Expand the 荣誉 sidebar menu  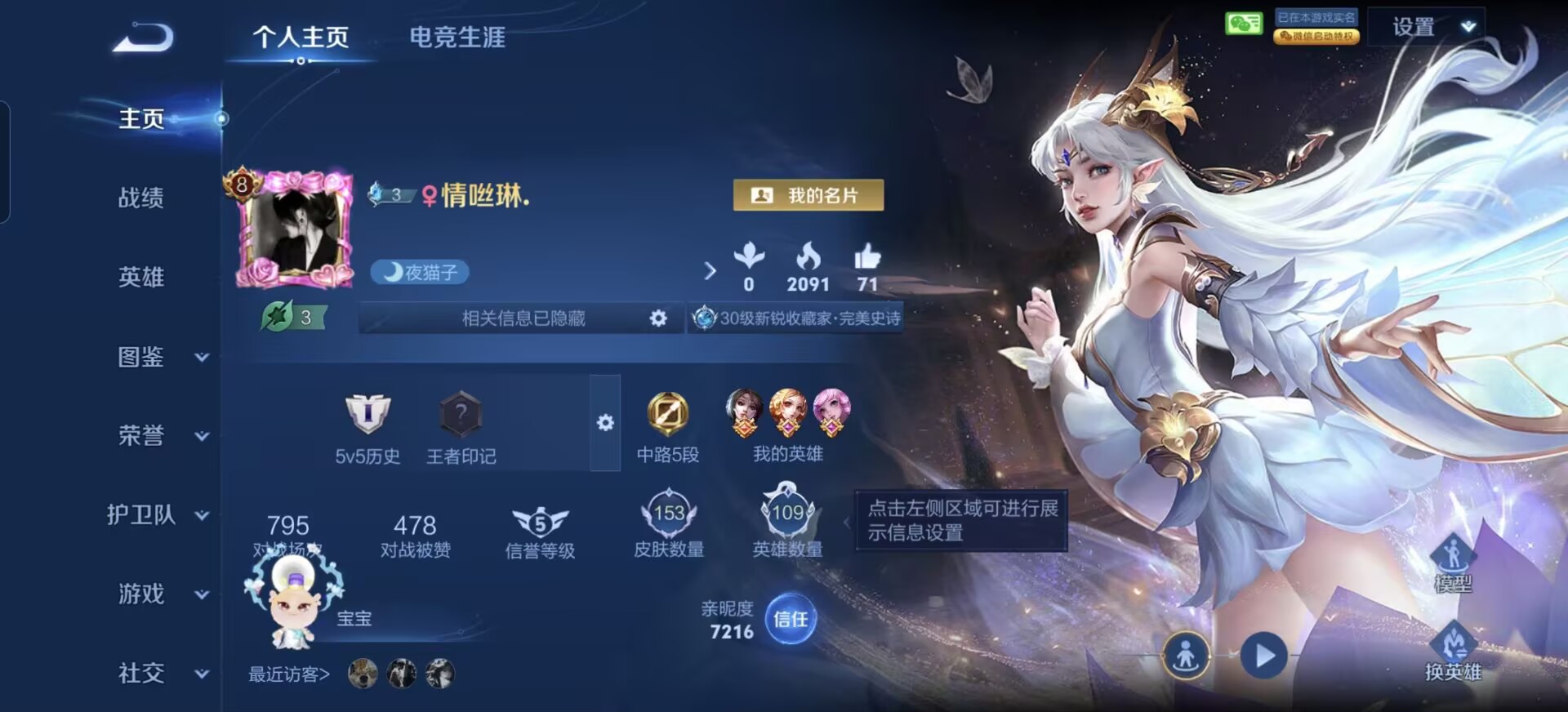click(160, 436)
